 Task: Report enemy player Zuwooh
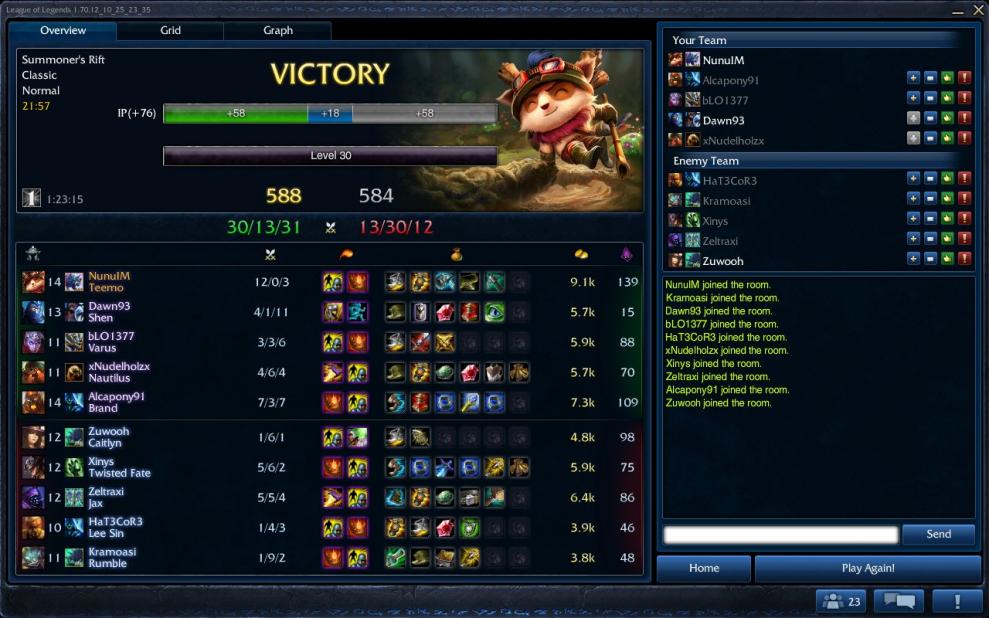point(964,260)
